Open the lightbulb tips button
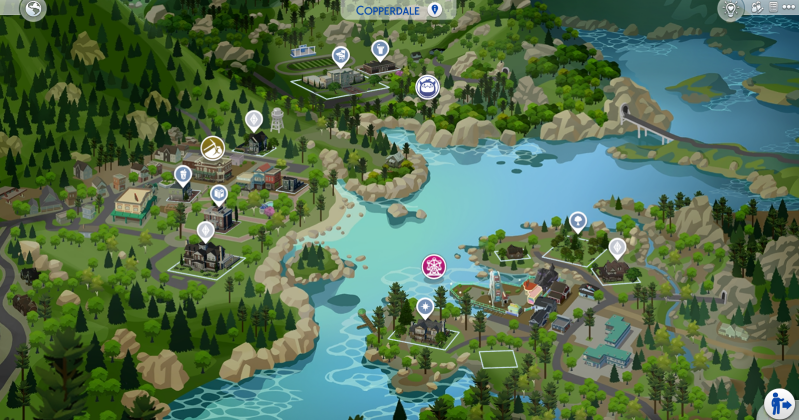The image size is (799, 420). (729, 9)
